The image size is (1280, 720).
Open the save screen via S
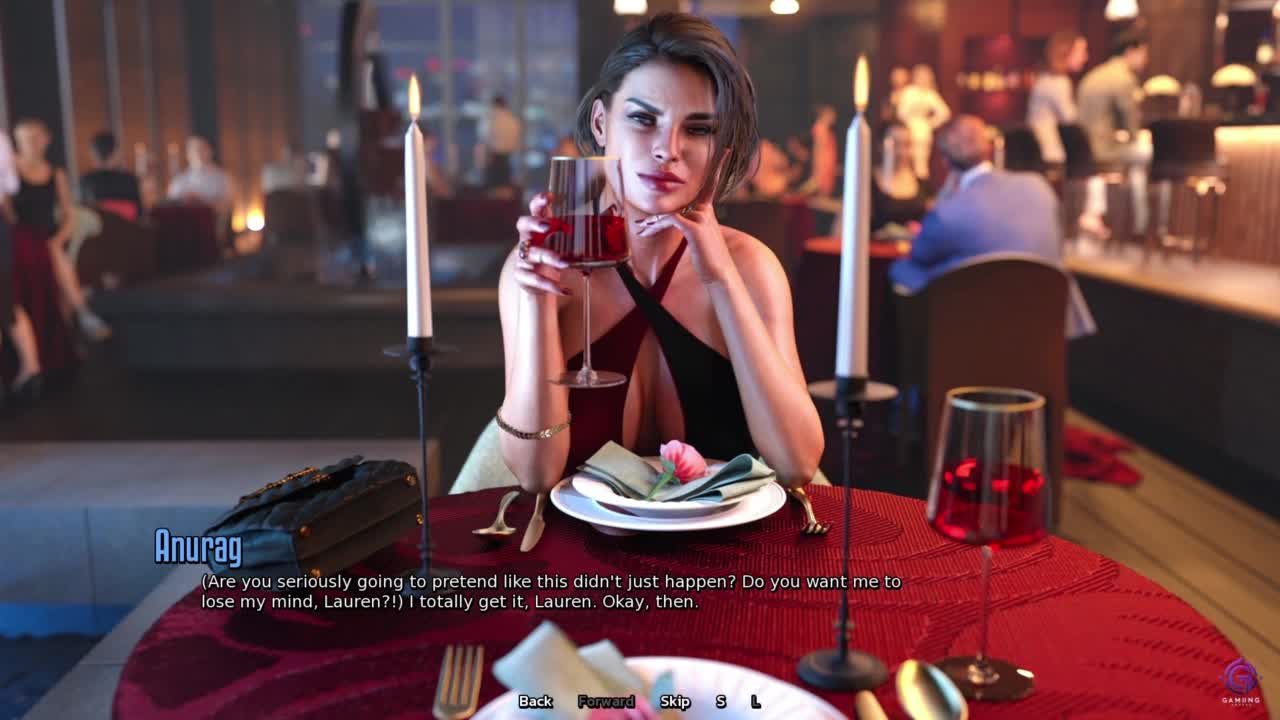pyautogui.click(x=720, y=701)
